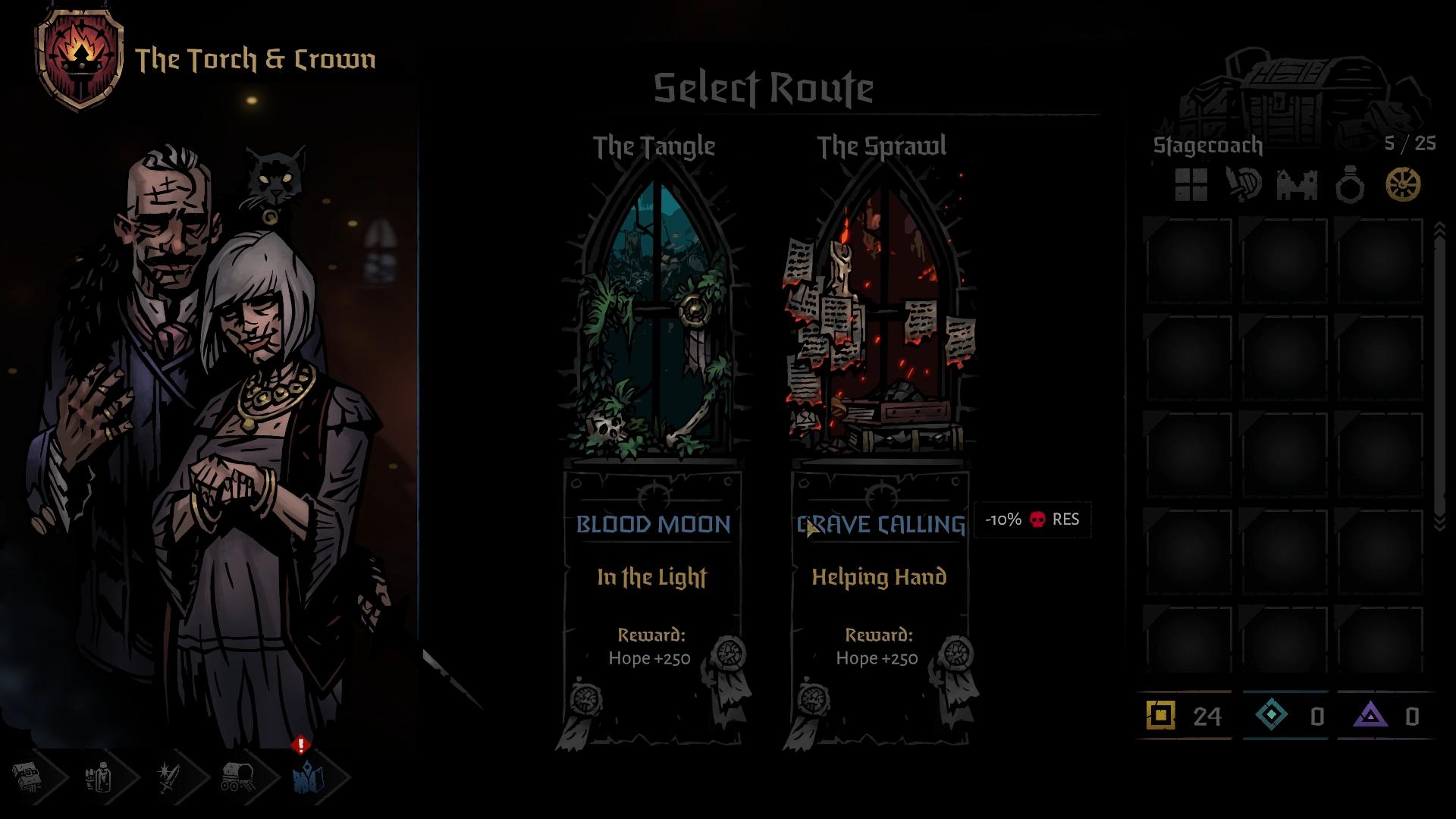Switch to the stagecoach wagon step

[x=238, y=777]
